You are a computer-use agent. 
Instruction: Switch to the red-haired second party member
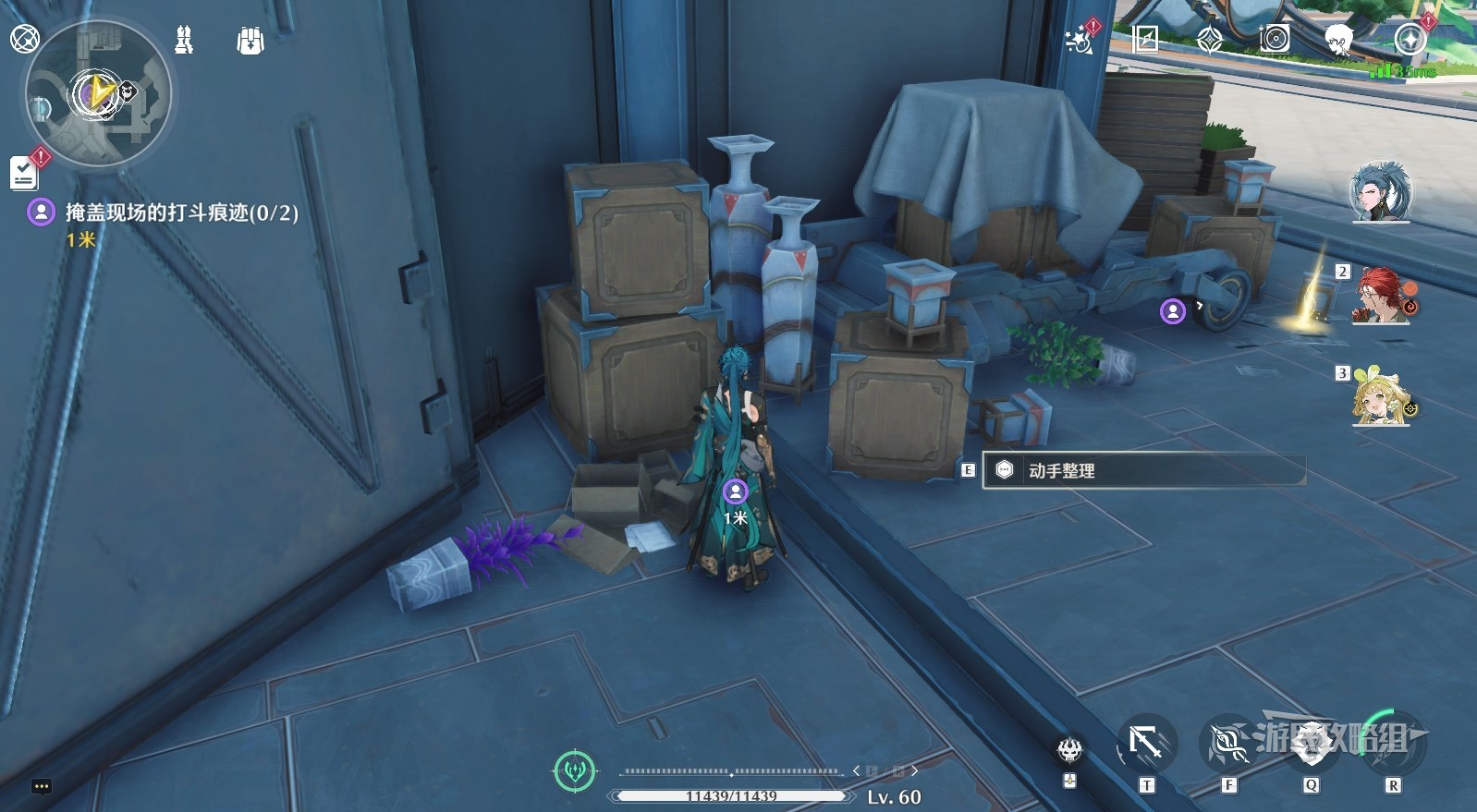click(x=1379, y=296)
